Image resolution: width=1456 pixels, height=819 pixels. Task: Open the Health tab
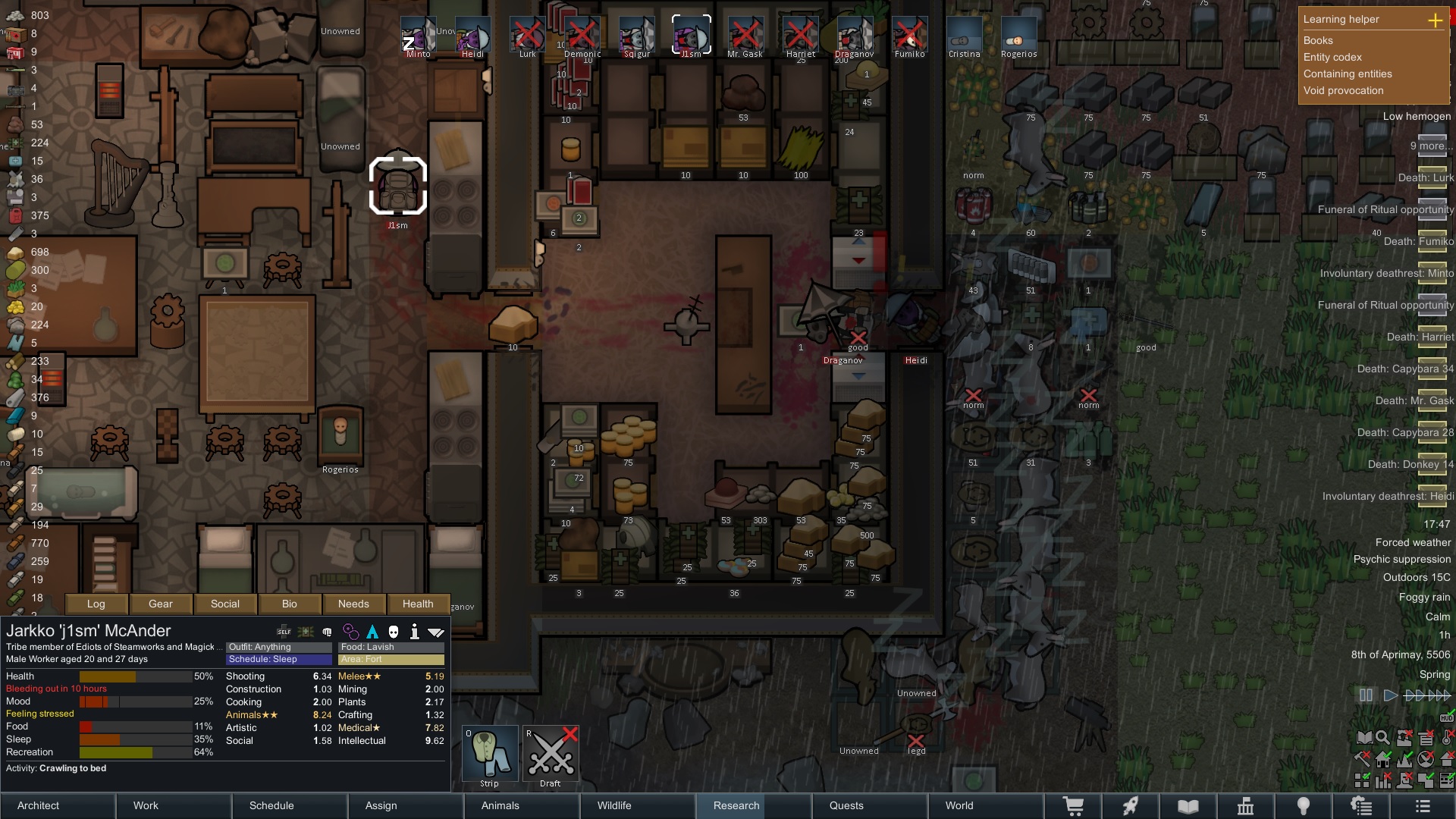(x=418, y=604)
